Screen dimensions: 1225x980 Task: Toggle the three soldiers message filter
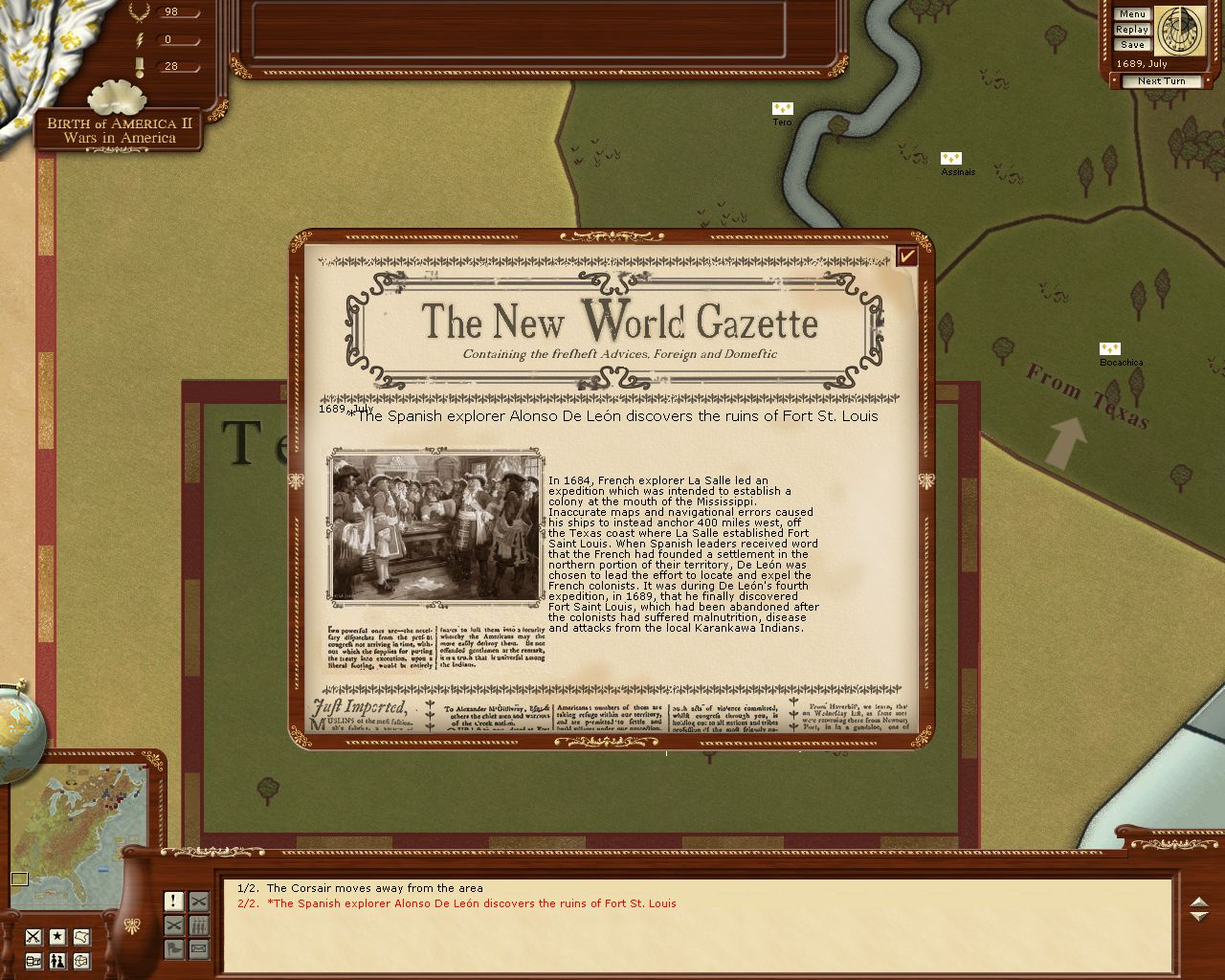point(198,924)
